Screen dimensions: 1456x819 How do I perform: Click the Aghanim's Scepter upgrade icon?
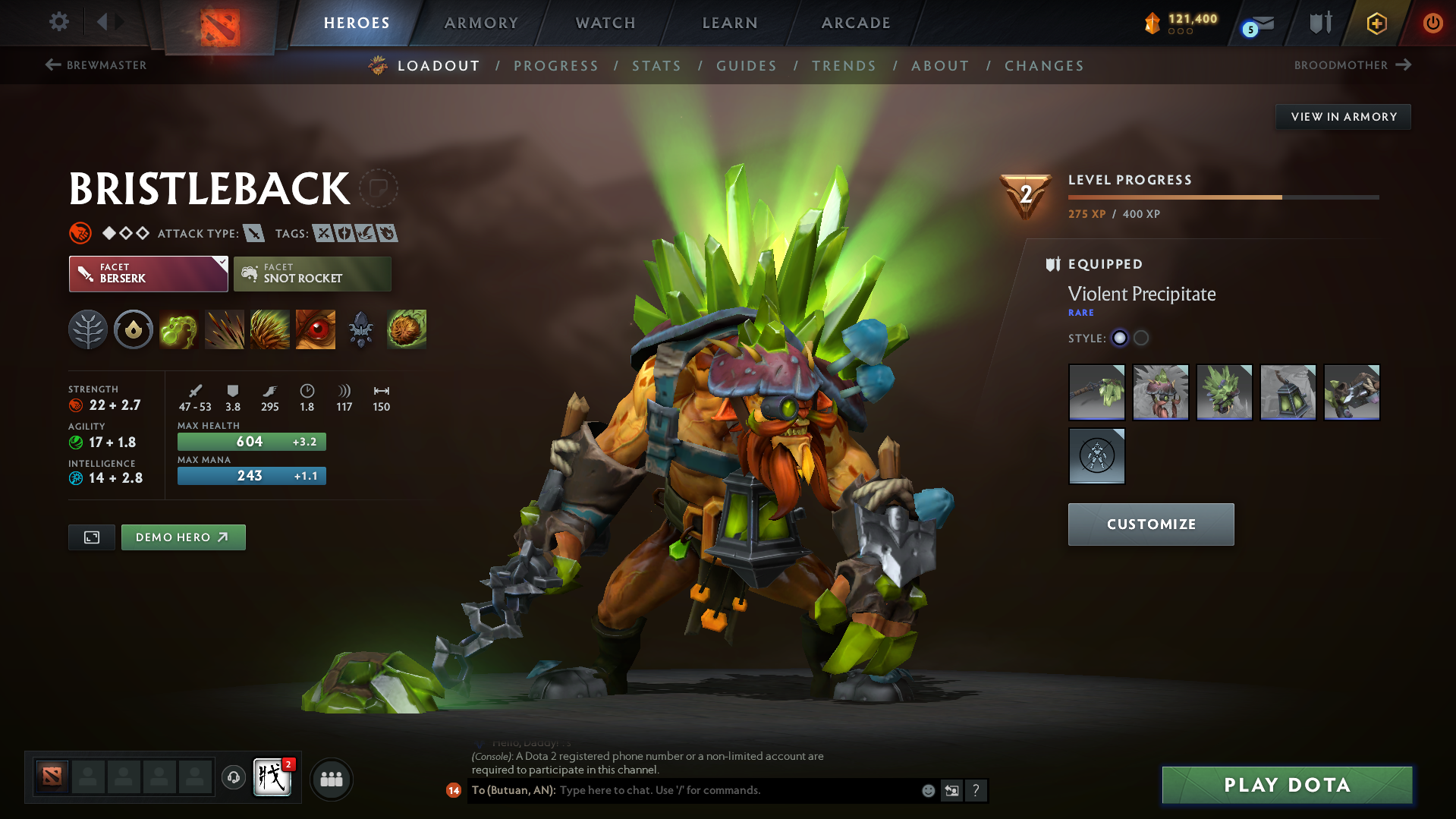click(360, 329)
